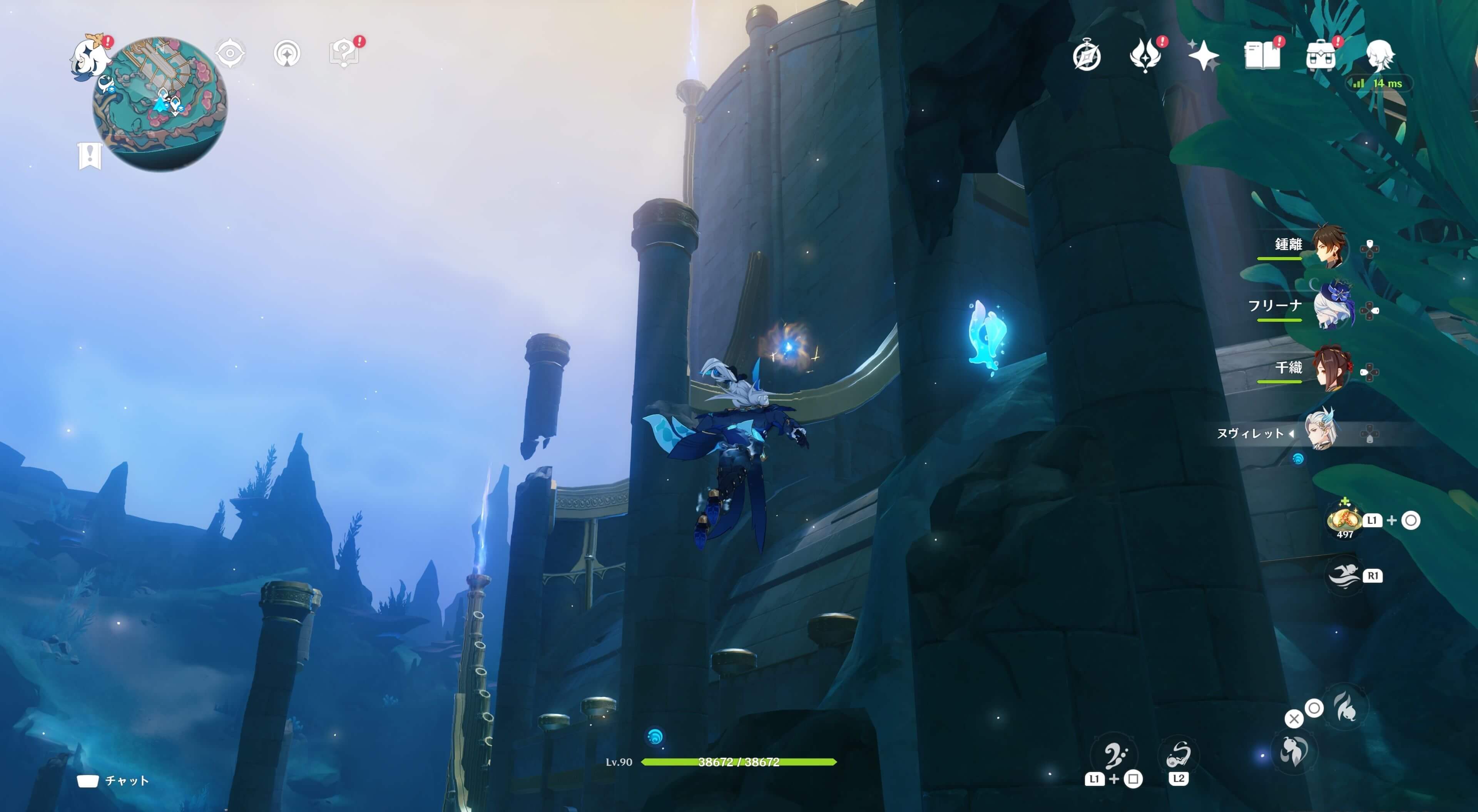Open the Wish four-pointed star icon

point(1203,56)
